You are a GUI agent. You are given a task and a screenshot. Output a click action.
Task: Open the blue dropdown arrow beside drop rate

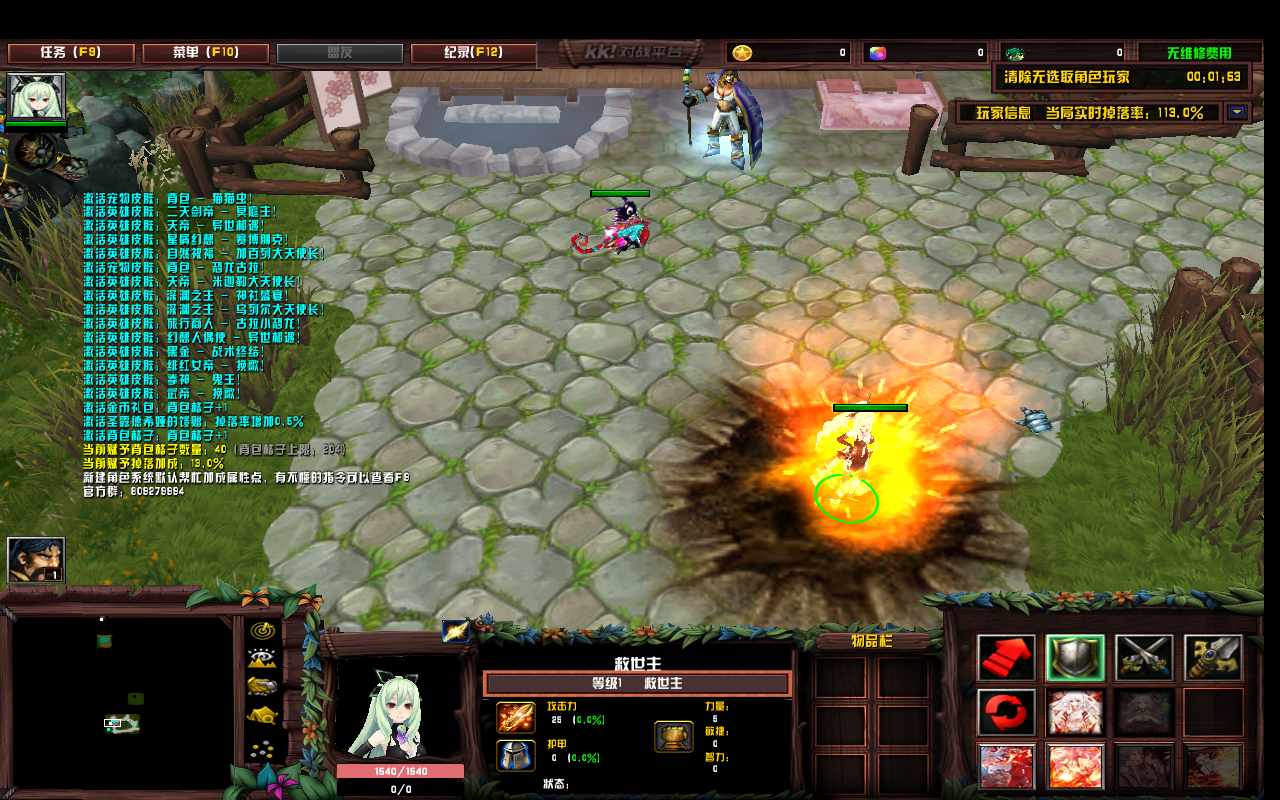click(x=1237, y=112)
